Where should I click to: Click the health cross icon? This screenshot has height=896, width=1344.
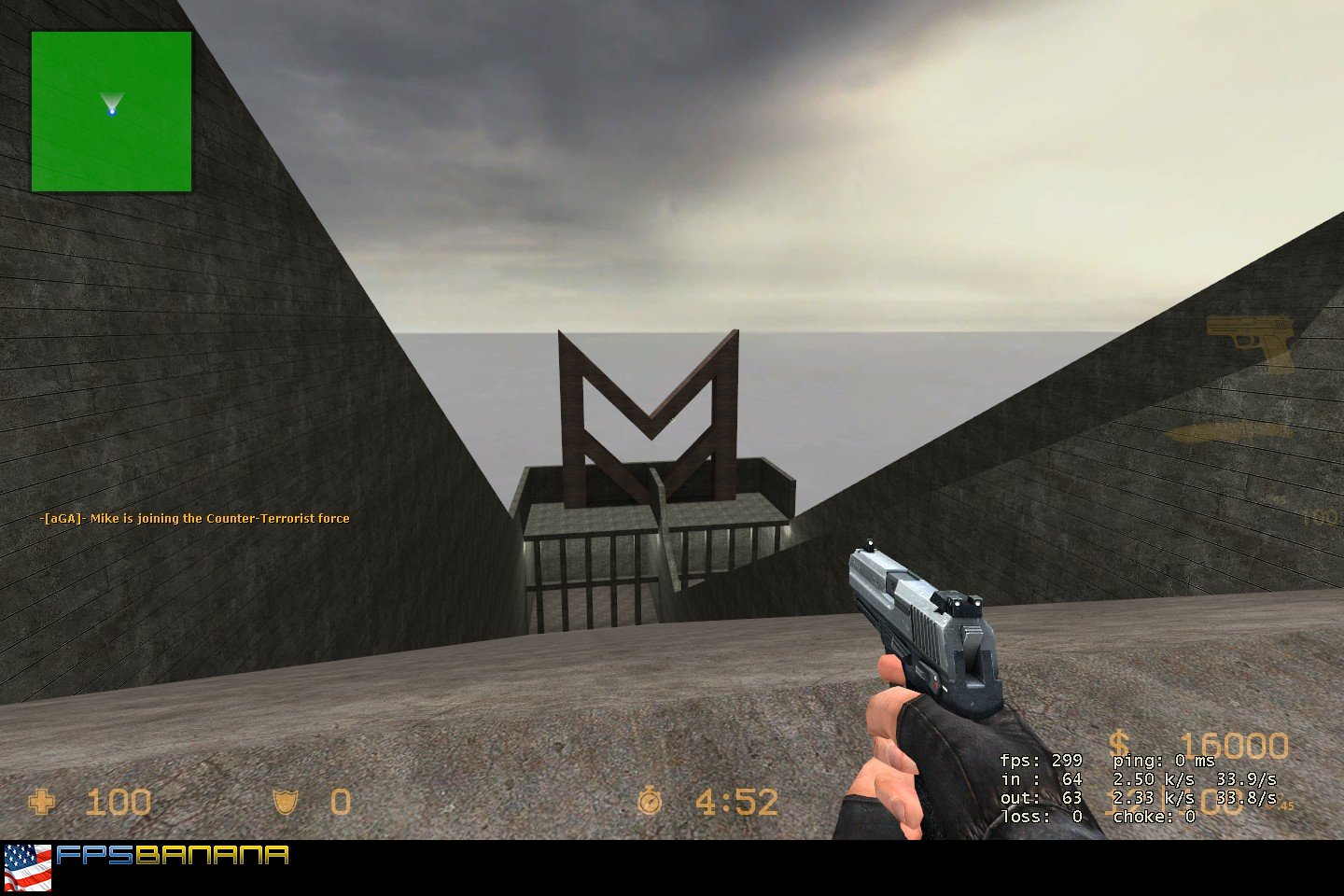click(x=43, y=801)
